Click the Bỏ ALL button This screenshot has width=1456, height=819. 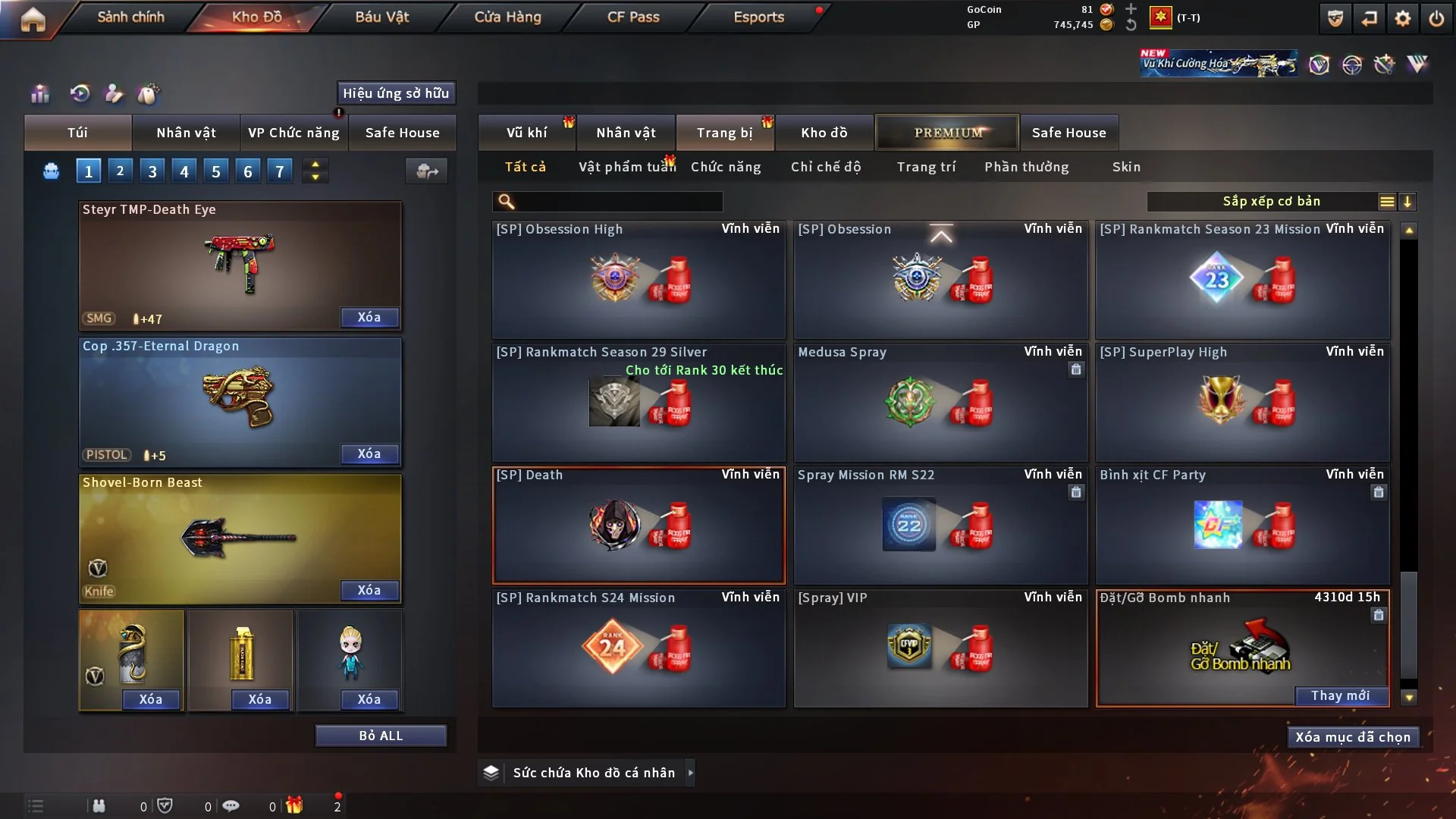381,736
